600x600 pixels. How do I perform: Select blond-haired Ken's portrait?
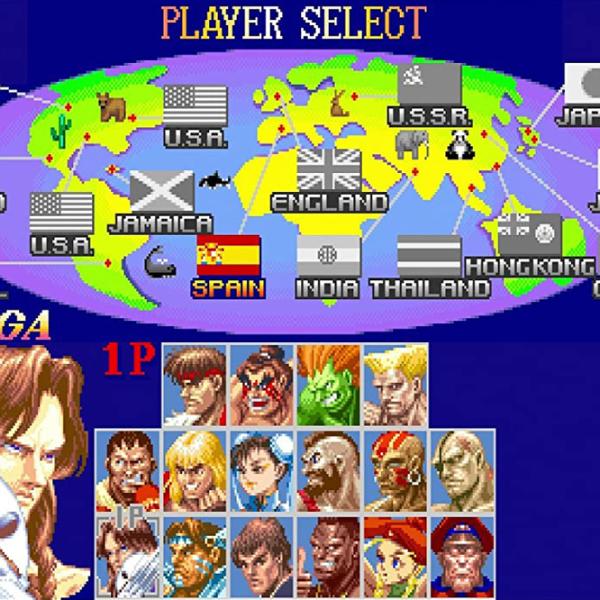[196, 472]
